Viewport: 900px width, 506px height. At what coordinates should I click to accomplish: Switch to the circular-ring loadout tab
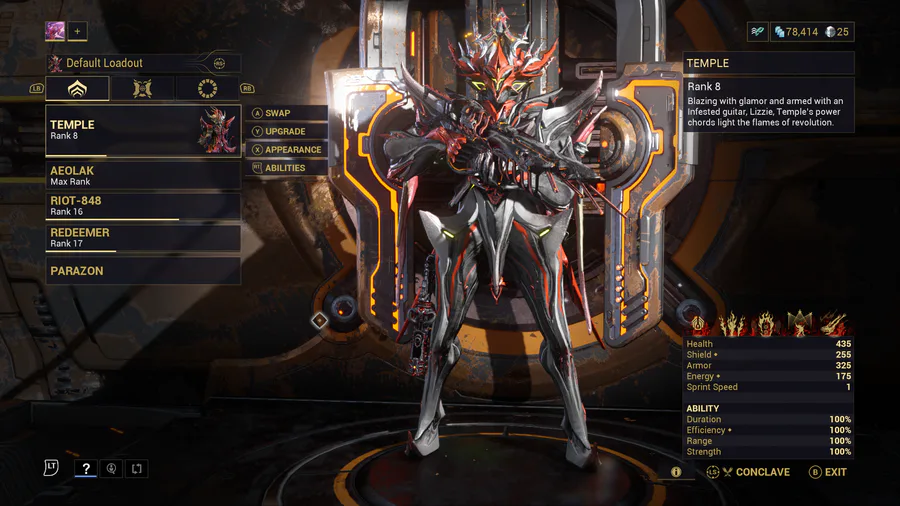coord(208,88)
